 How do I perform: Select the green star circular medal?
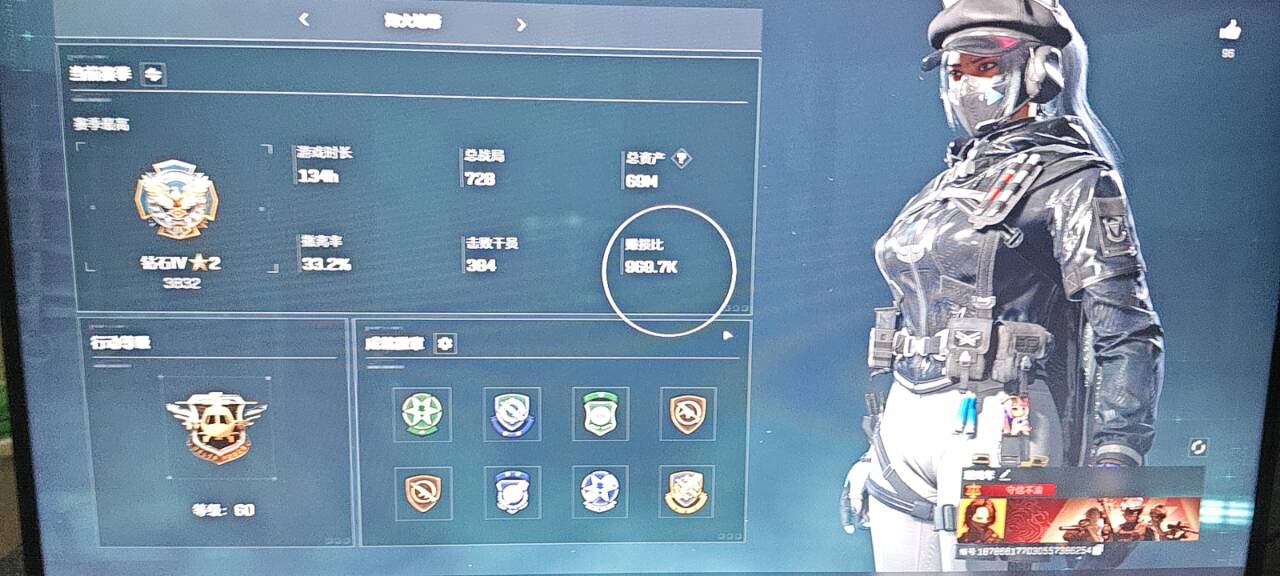tap(421, 413)
